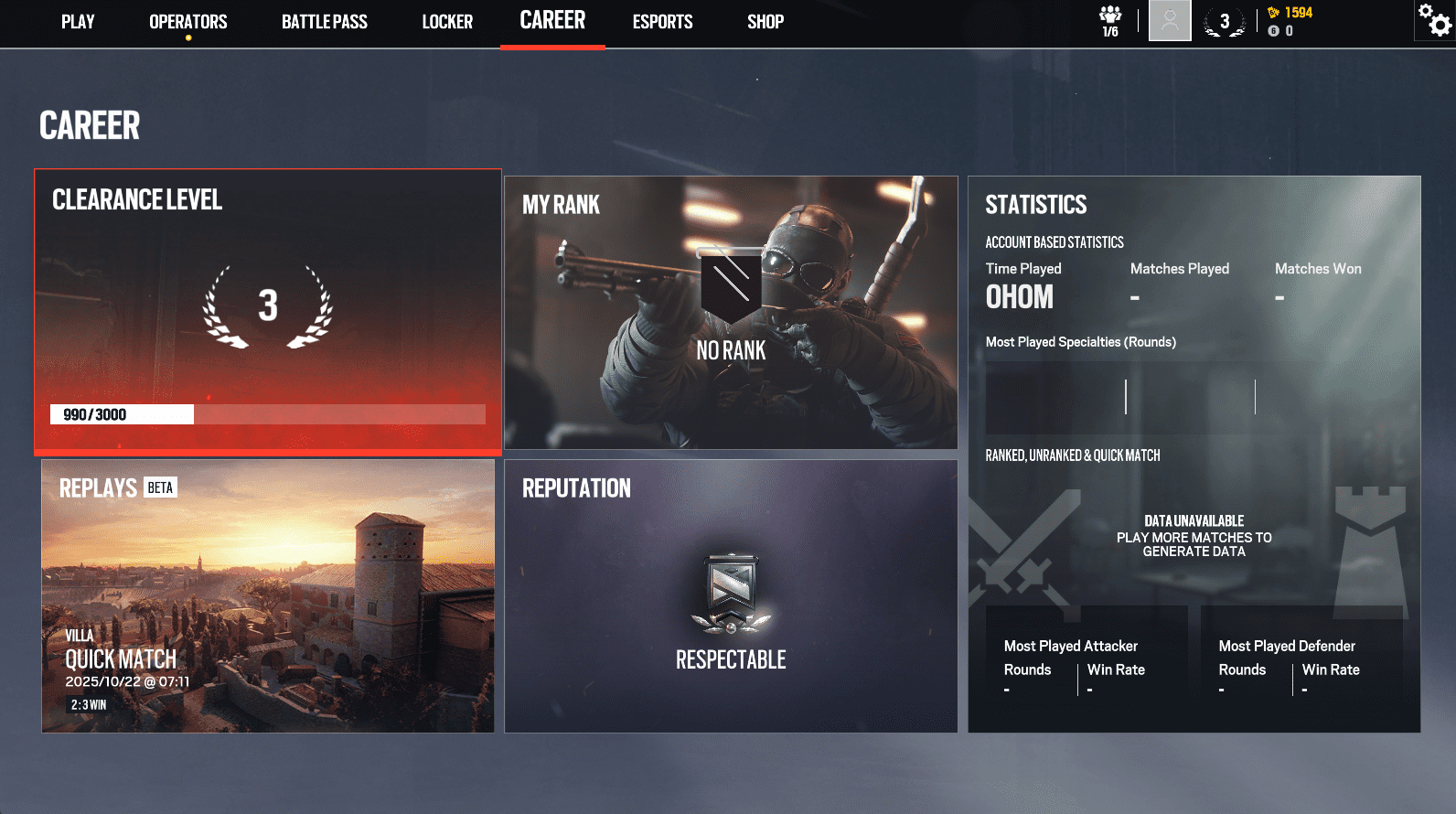Open the SHOP tab

[765, 22]
